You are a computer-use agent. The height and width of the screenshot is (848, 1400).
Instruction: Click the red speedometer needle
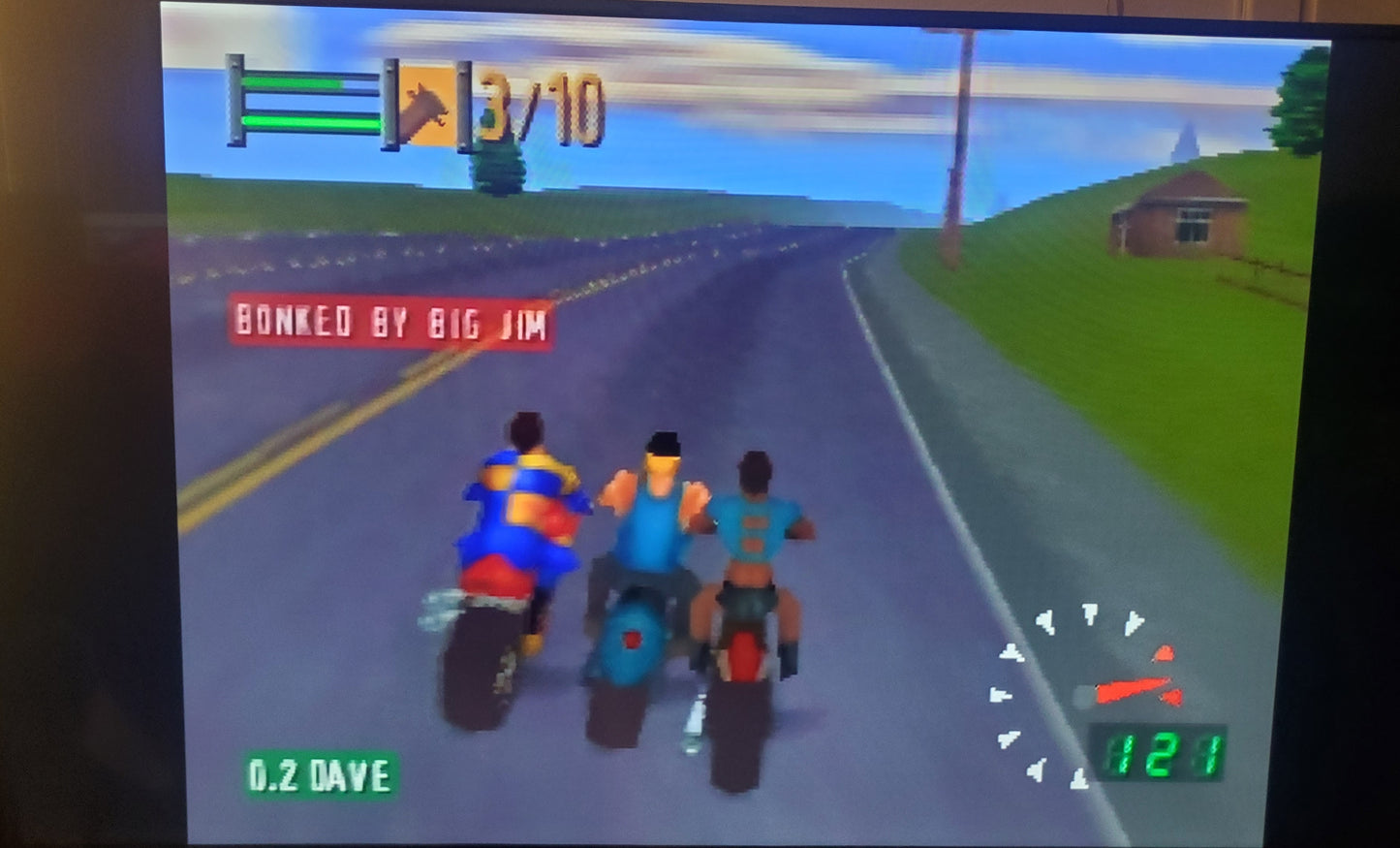coord(1134,688)
